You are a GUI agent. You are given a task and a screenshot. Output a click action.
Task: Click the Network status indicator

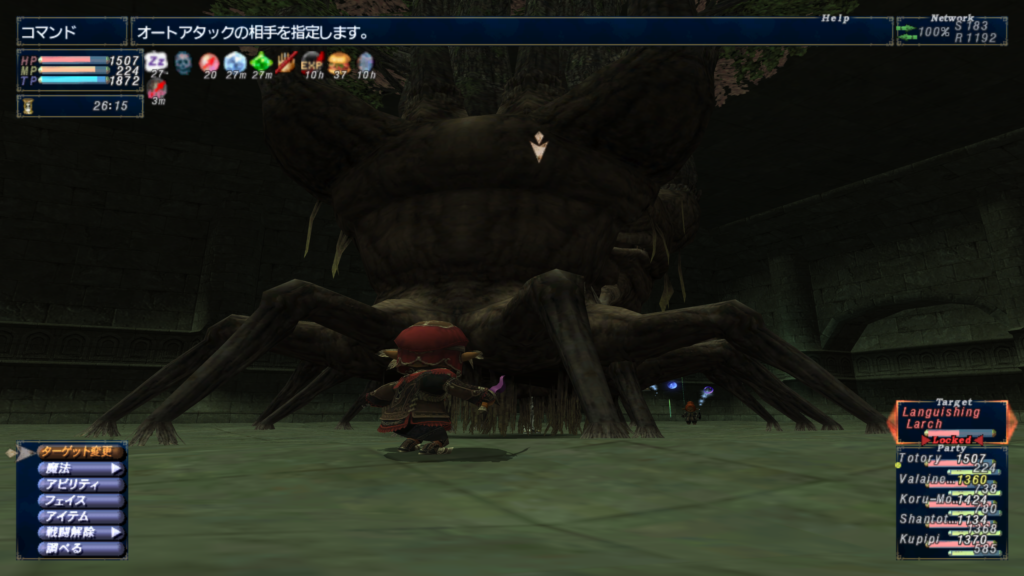click(x=951, y=31)
